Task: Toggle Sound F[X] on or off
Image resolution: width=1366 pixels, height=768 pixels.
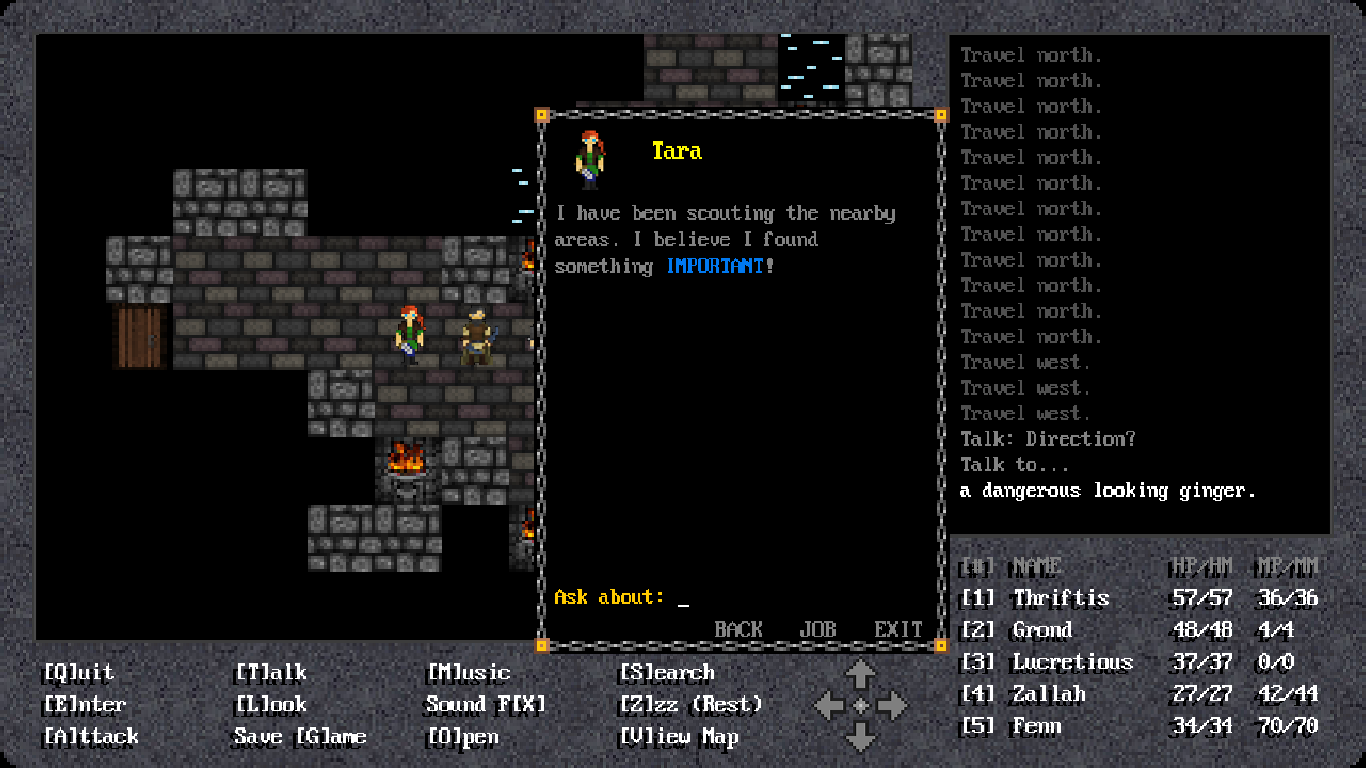Action: pos(485,705)
